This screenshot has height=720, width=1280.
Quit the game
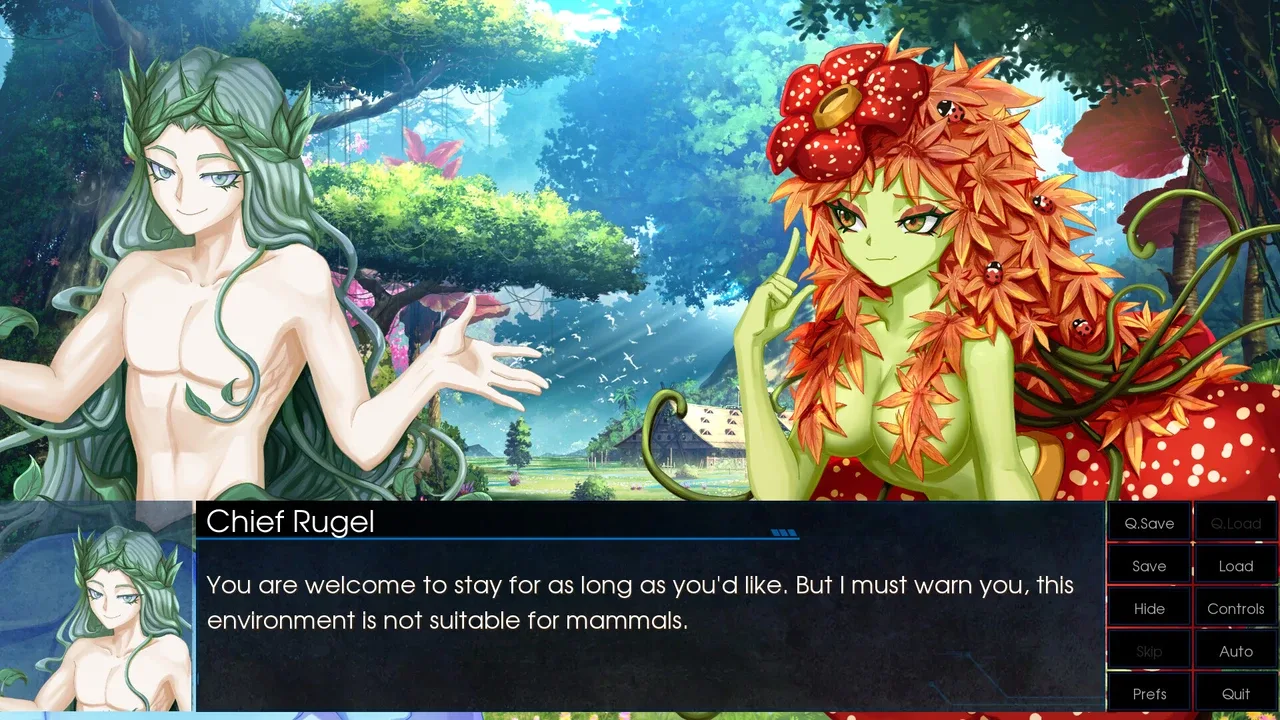pos(1236,693)
